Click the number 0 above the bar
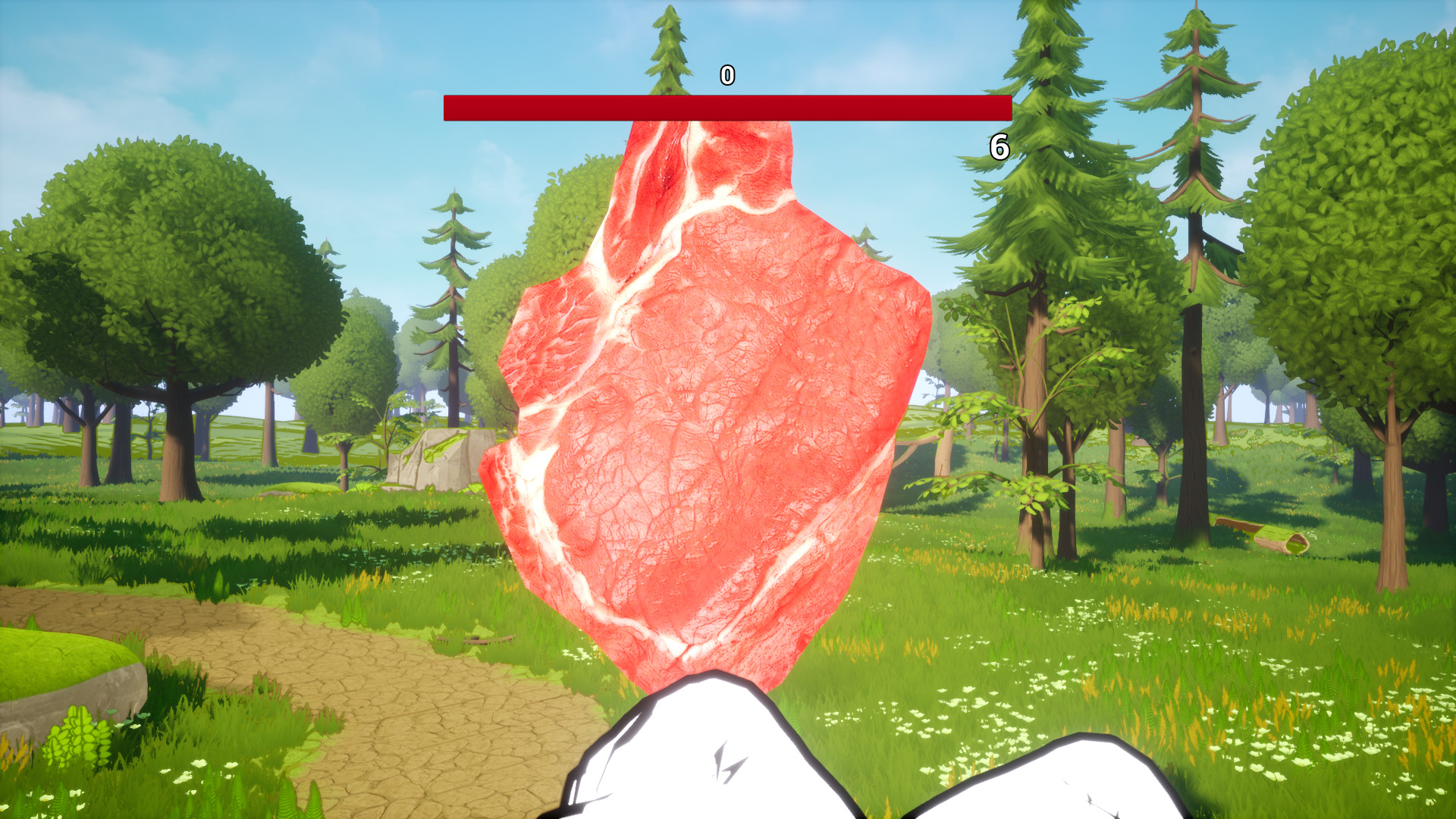1456x819 pixels. pyautogui.click(x=726, y=75)
